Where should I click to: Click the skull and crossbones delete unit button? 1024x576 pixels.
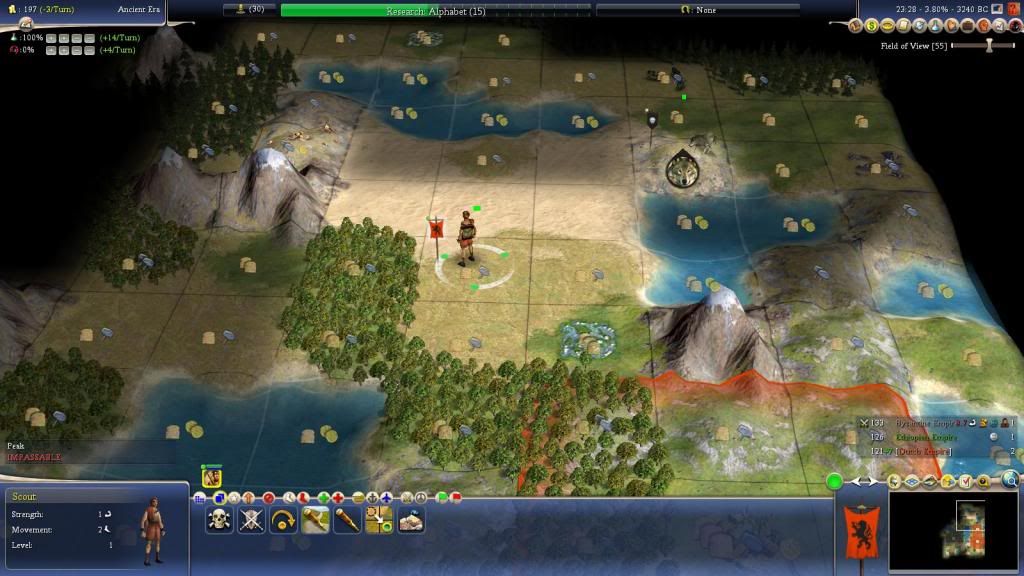pos(220,519)
